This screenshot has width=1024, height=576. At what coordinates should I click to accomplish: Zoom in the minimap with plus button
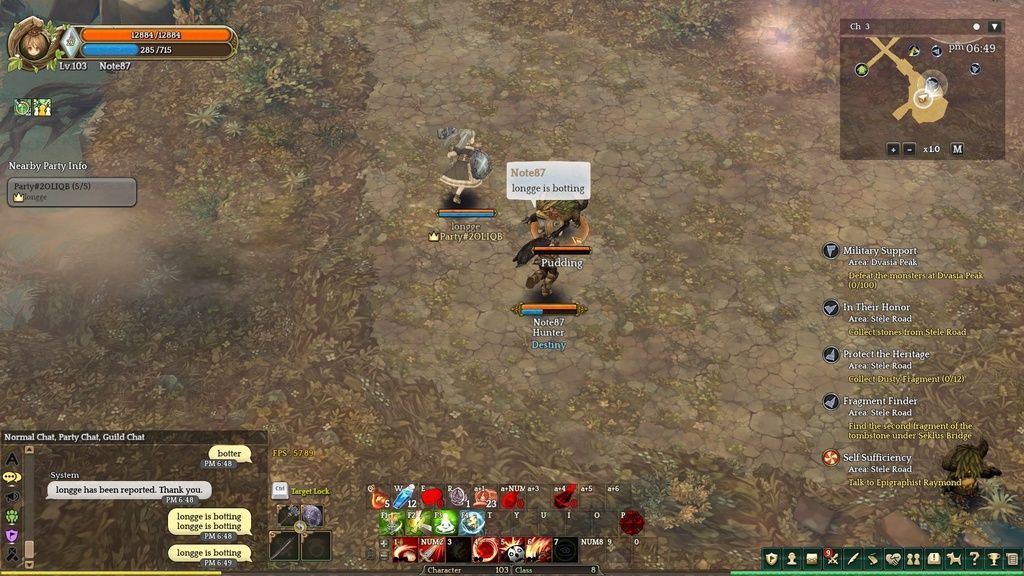click(x=893, y=149)
